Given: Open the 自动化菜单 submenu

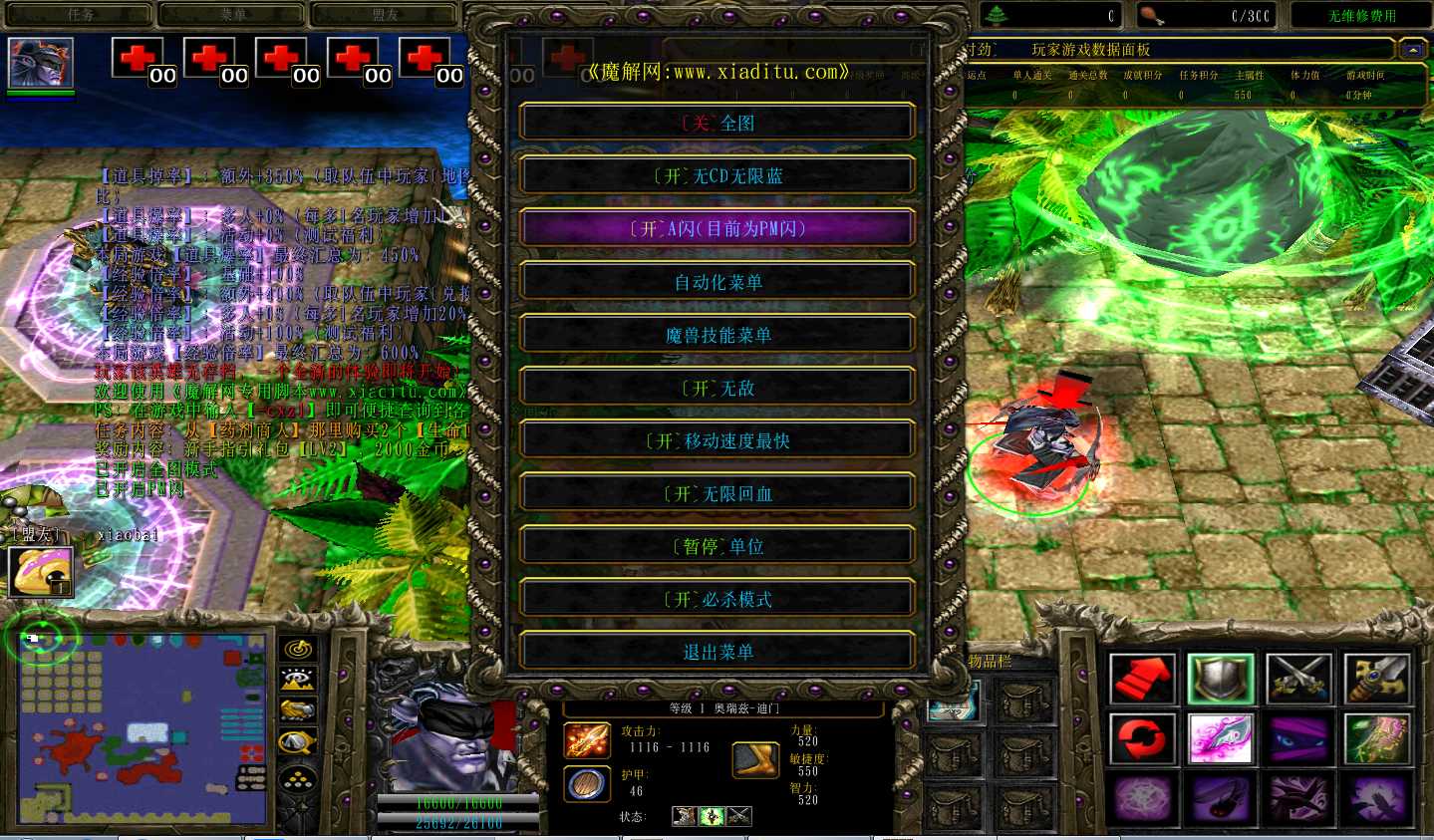Looking at the screenshot, I should tap(717, 282).
